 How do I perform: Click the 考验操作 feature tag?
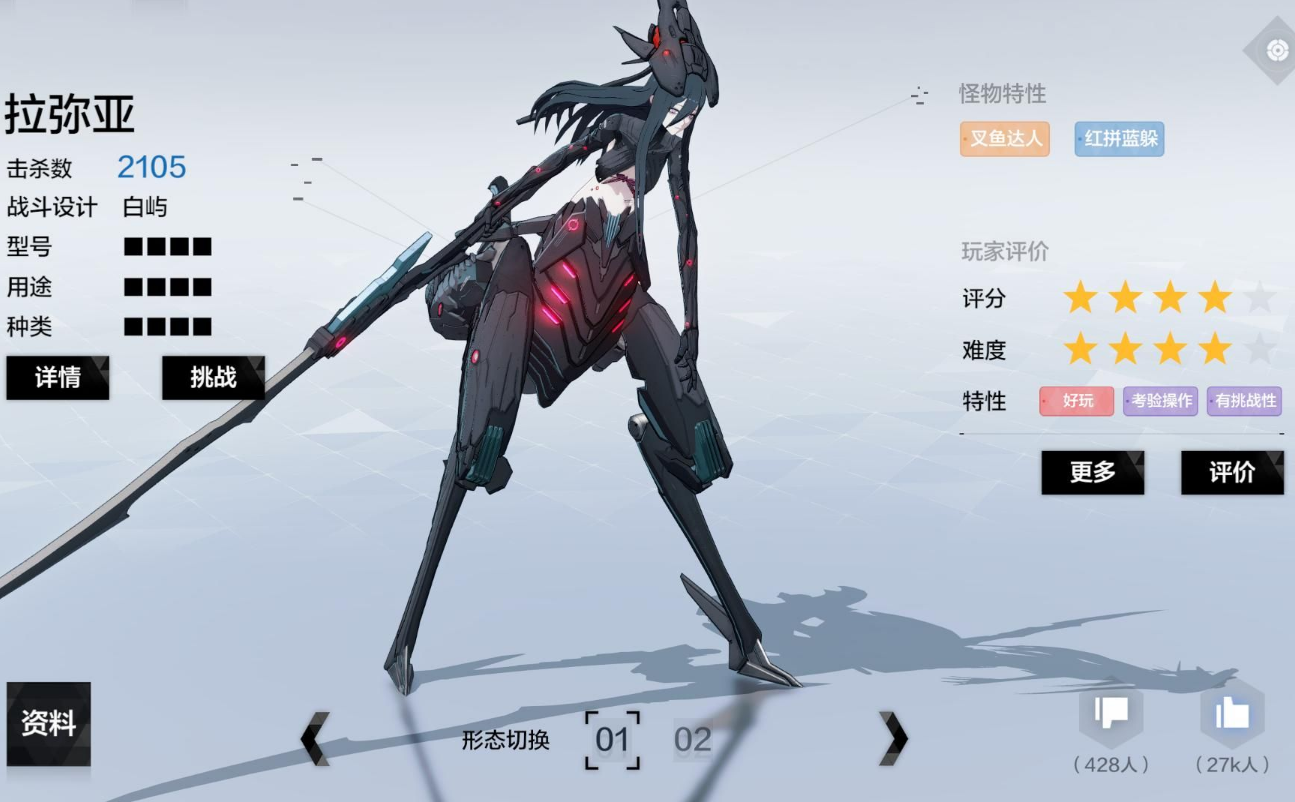(1160, 401)
